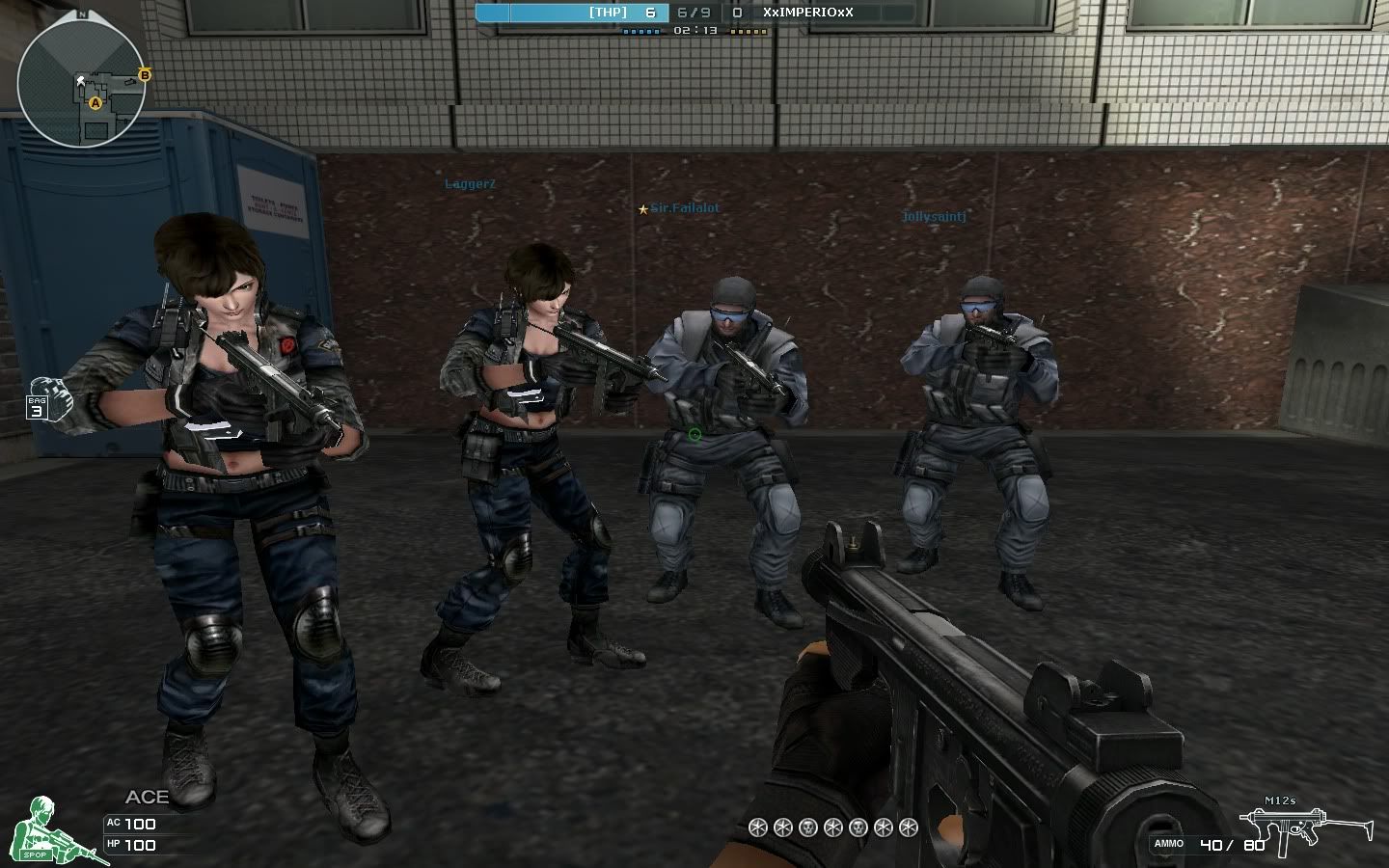Click the blue round progress dots bar
The image size is (1389, 868).
pos(640,33)
